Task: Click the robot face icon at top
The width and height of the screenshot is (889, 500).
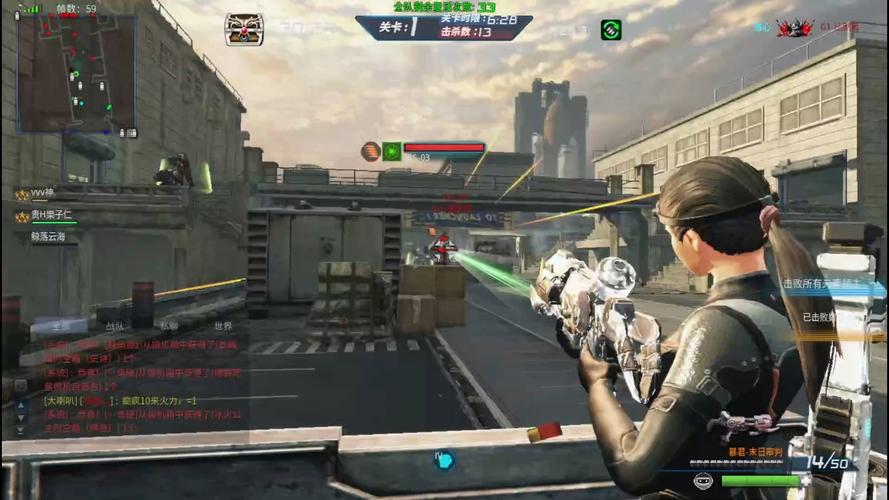Action: click(x=243, y=29)
